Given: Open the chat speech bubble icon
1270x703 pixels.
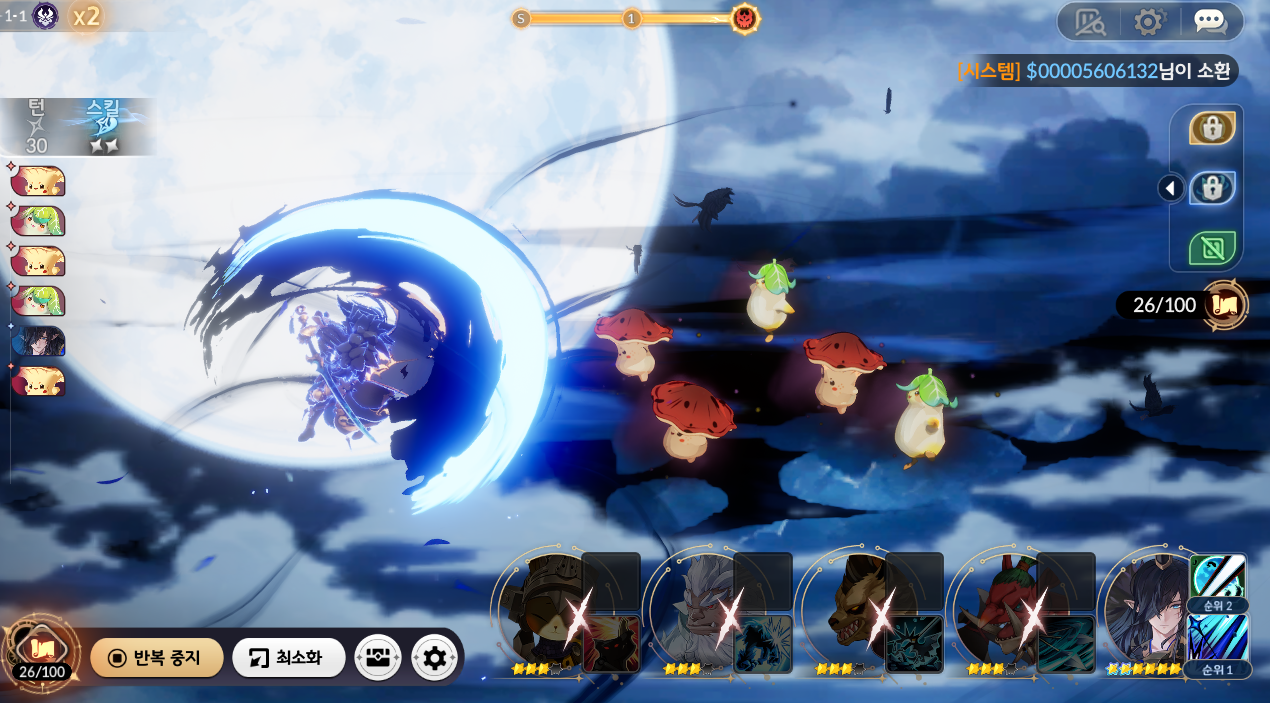Looking at the screenshot, I should point(1210,21).
